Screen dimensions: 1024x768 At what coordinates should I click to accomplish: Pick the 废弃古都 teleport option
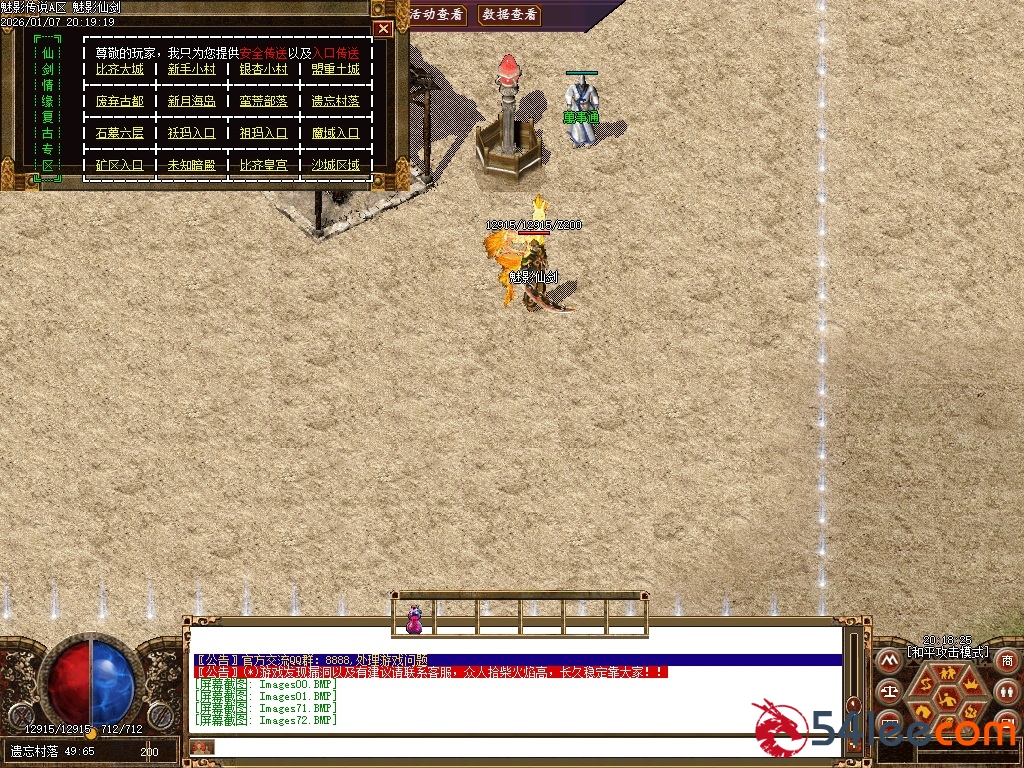point(120,101)
